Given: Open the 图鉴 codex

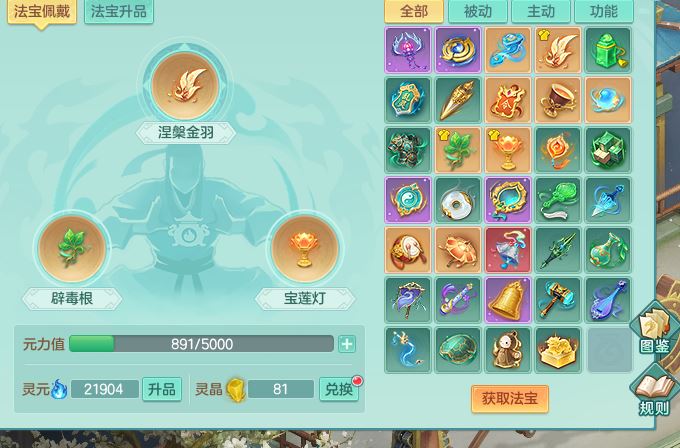Looking at the screenshot, I should (654, 331).
